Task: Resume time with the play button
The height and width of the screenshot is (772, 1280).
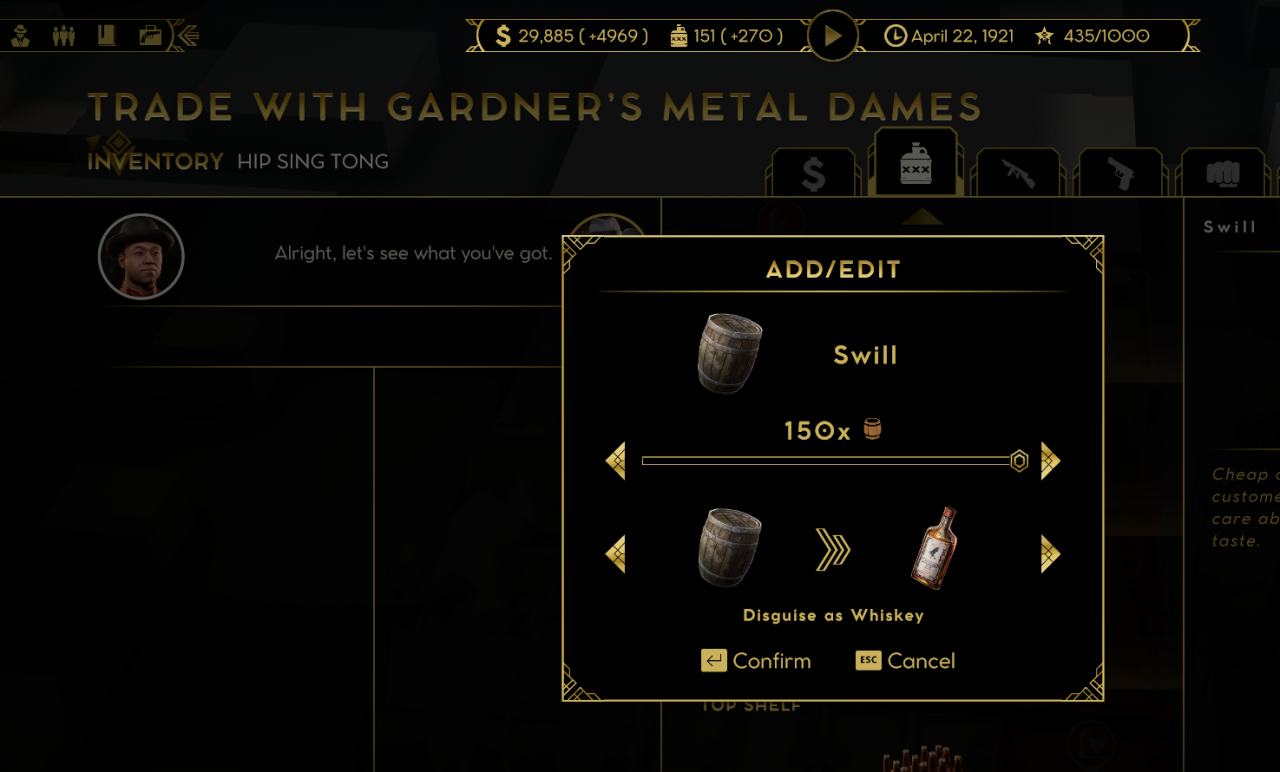Action: pos(833,36)
